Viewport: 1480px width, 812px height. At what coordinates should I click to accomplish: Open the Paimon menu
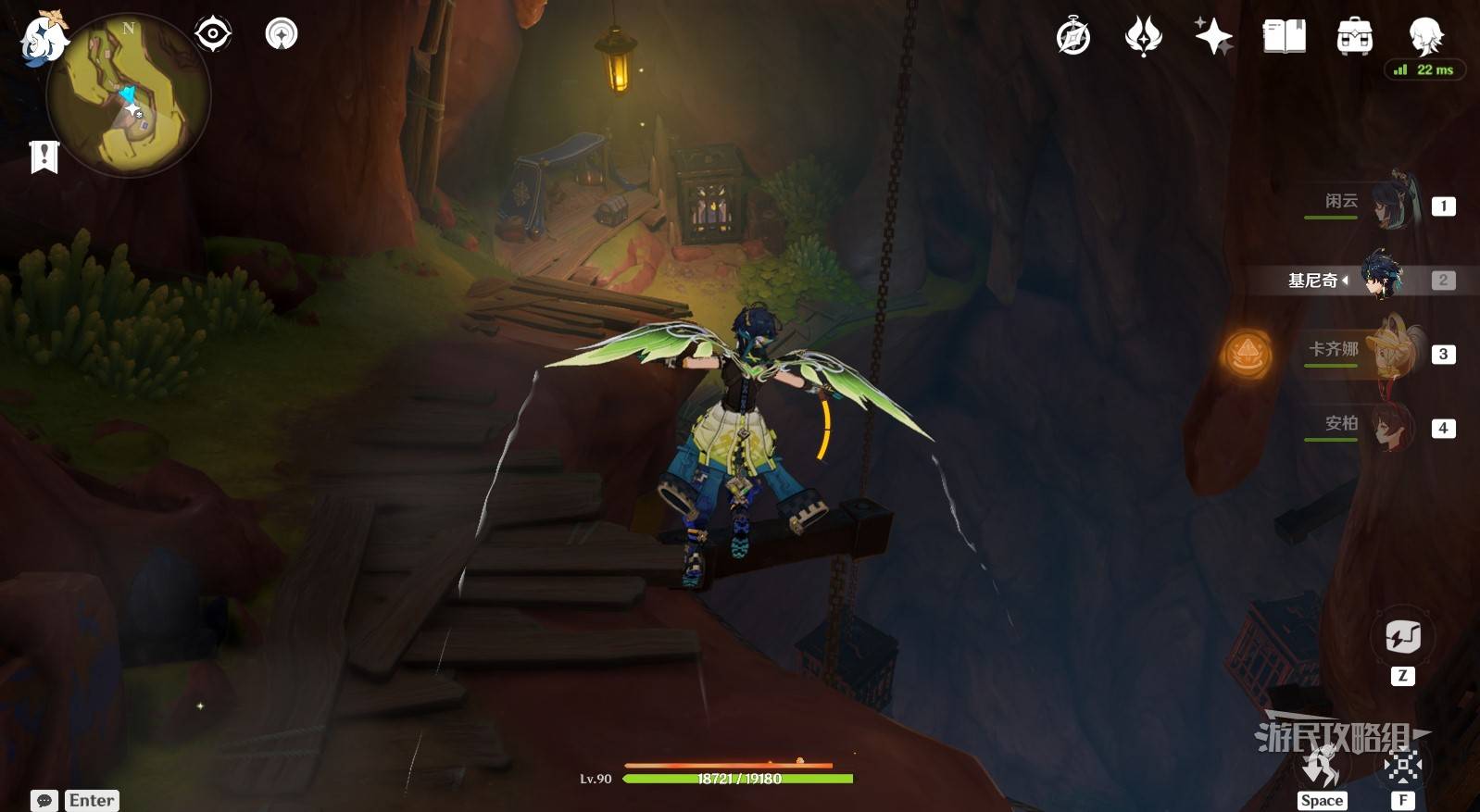43,39
